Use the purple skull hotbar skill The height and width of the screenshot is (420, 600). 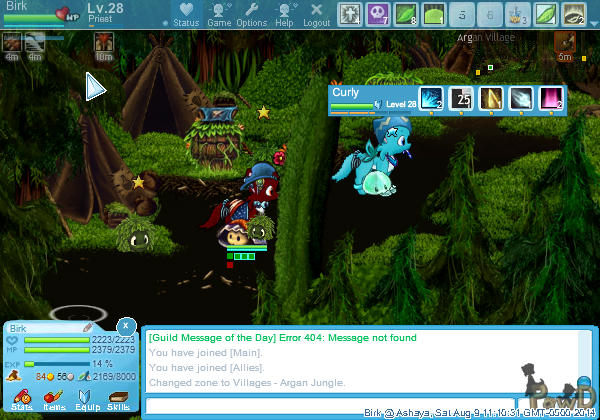tap(378, 14)
